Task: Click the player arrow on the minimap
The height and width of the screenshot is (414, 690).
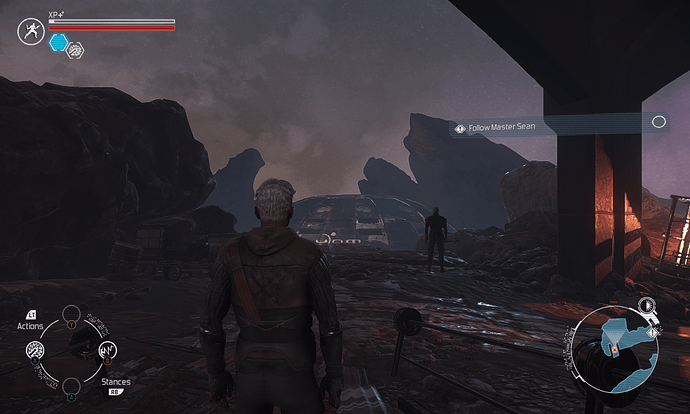Action: coord(616,351)
